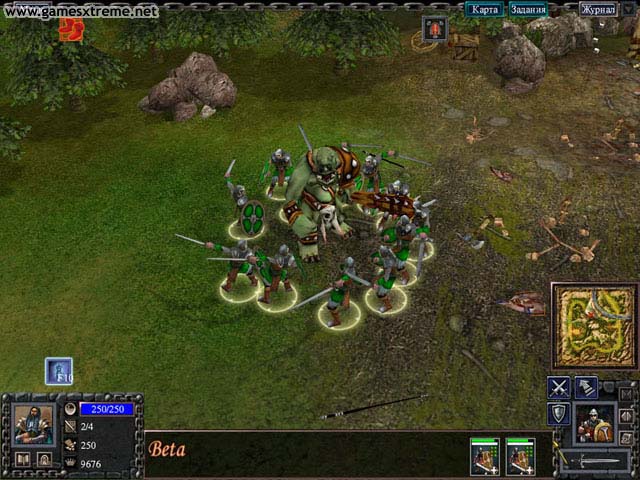Select the hero portrait in bottom-left panel

coord(33,424)
